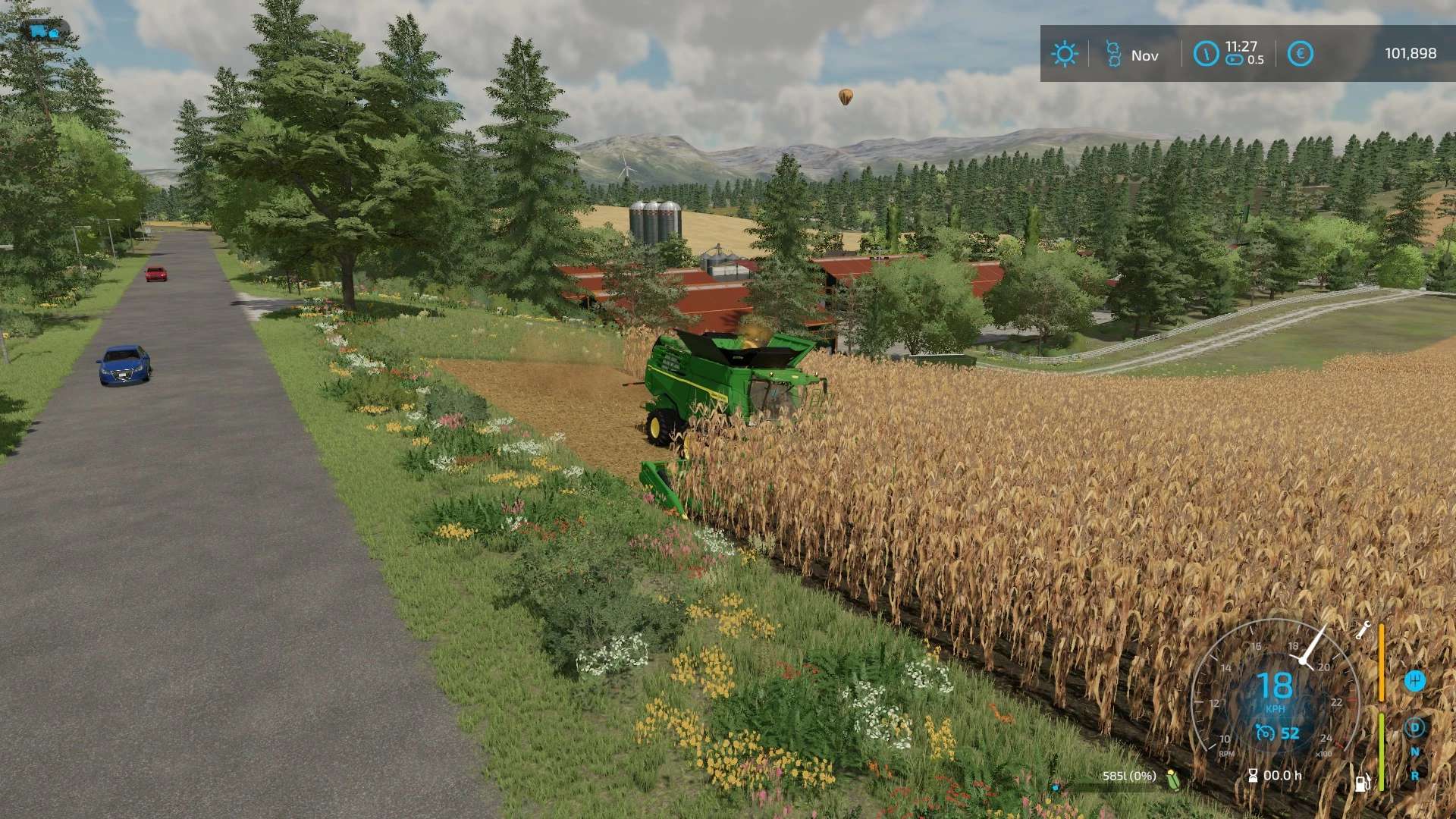Image resolution: width=1456 pixels, height=819 pixels.
Task: Click the euro money icon
Action: click(x=1300, y=54)
